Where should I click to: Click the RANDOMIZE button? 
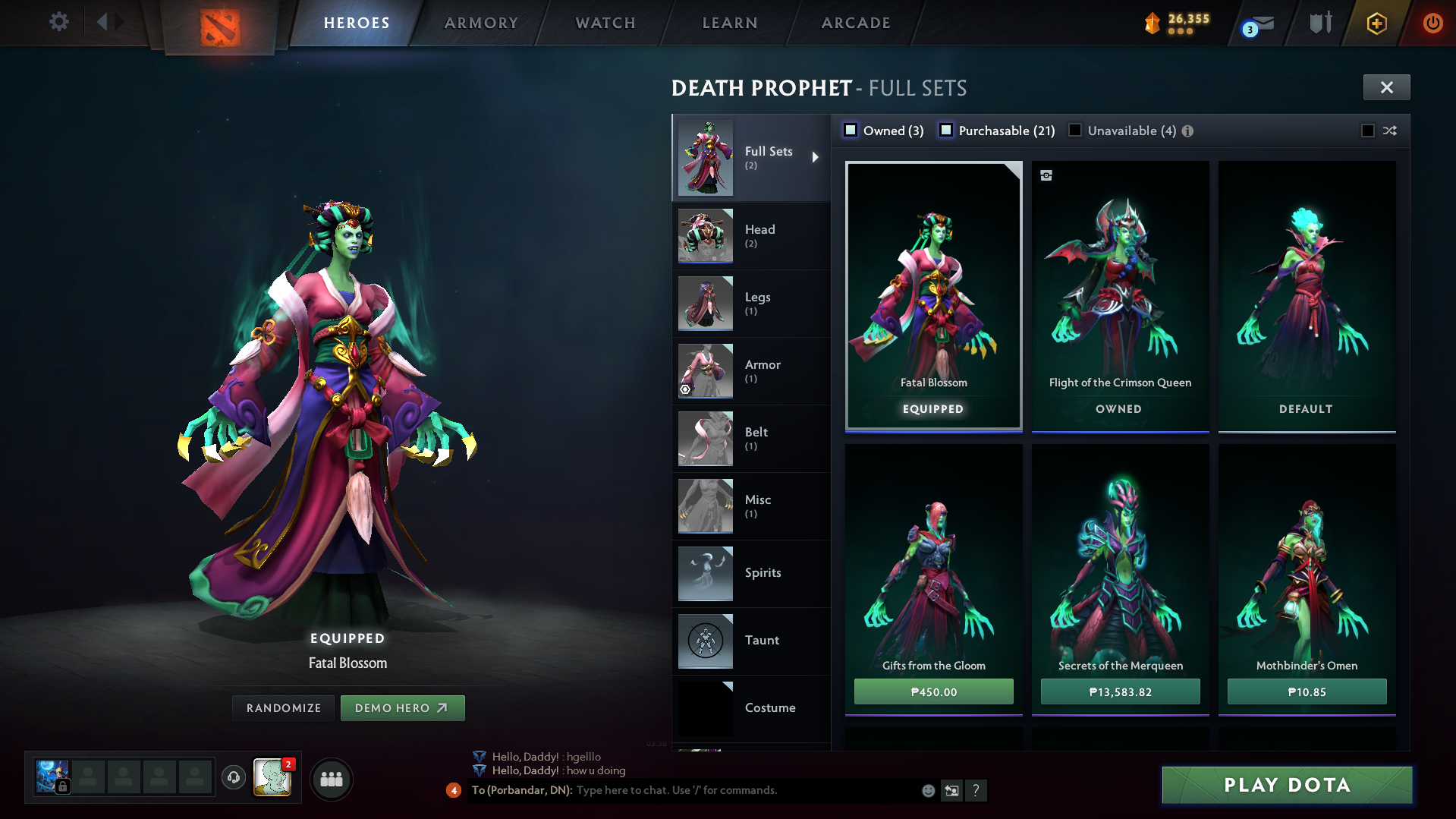pos(283,707)
